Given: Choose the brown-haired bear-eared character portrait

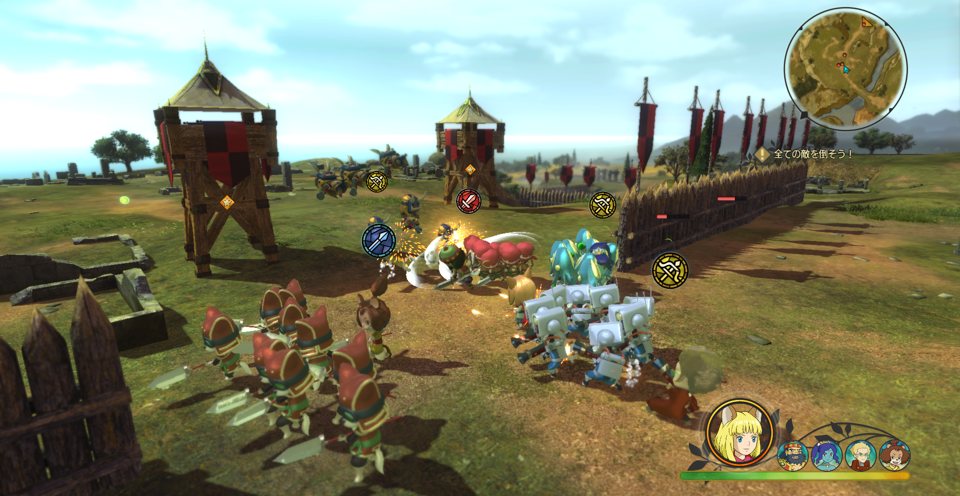Looking at the screenshot, I should point(894,455).
